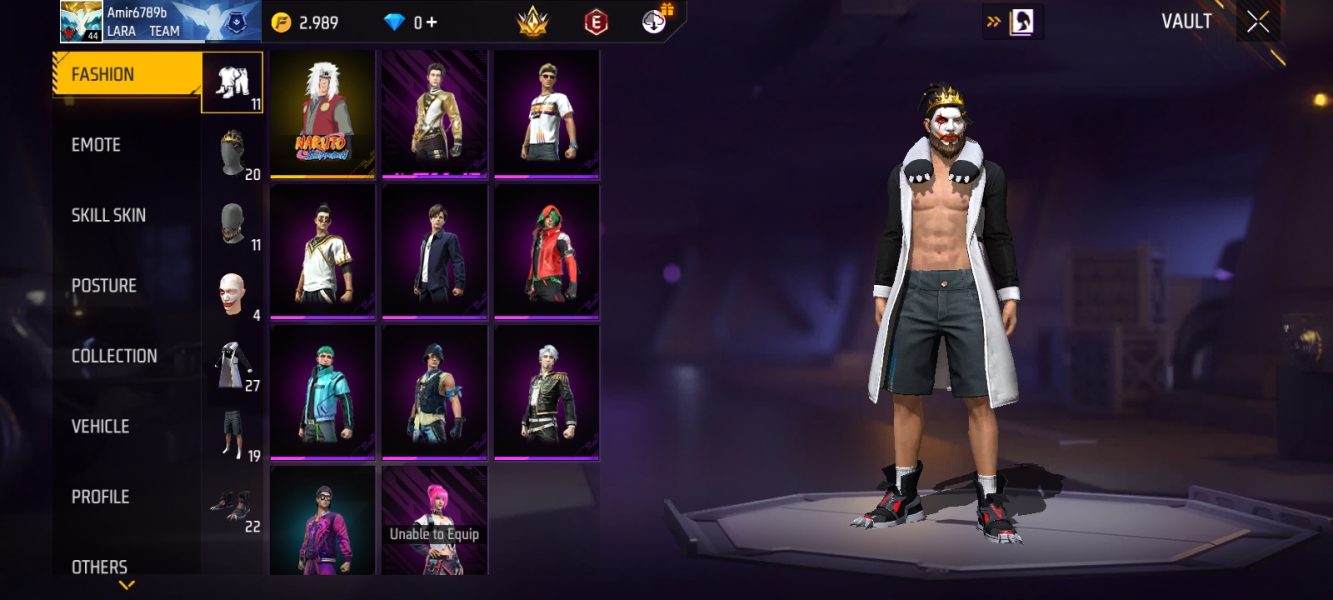The image size is (1333, 600).
Task: Open the Profile section
Action: [100, 497]
